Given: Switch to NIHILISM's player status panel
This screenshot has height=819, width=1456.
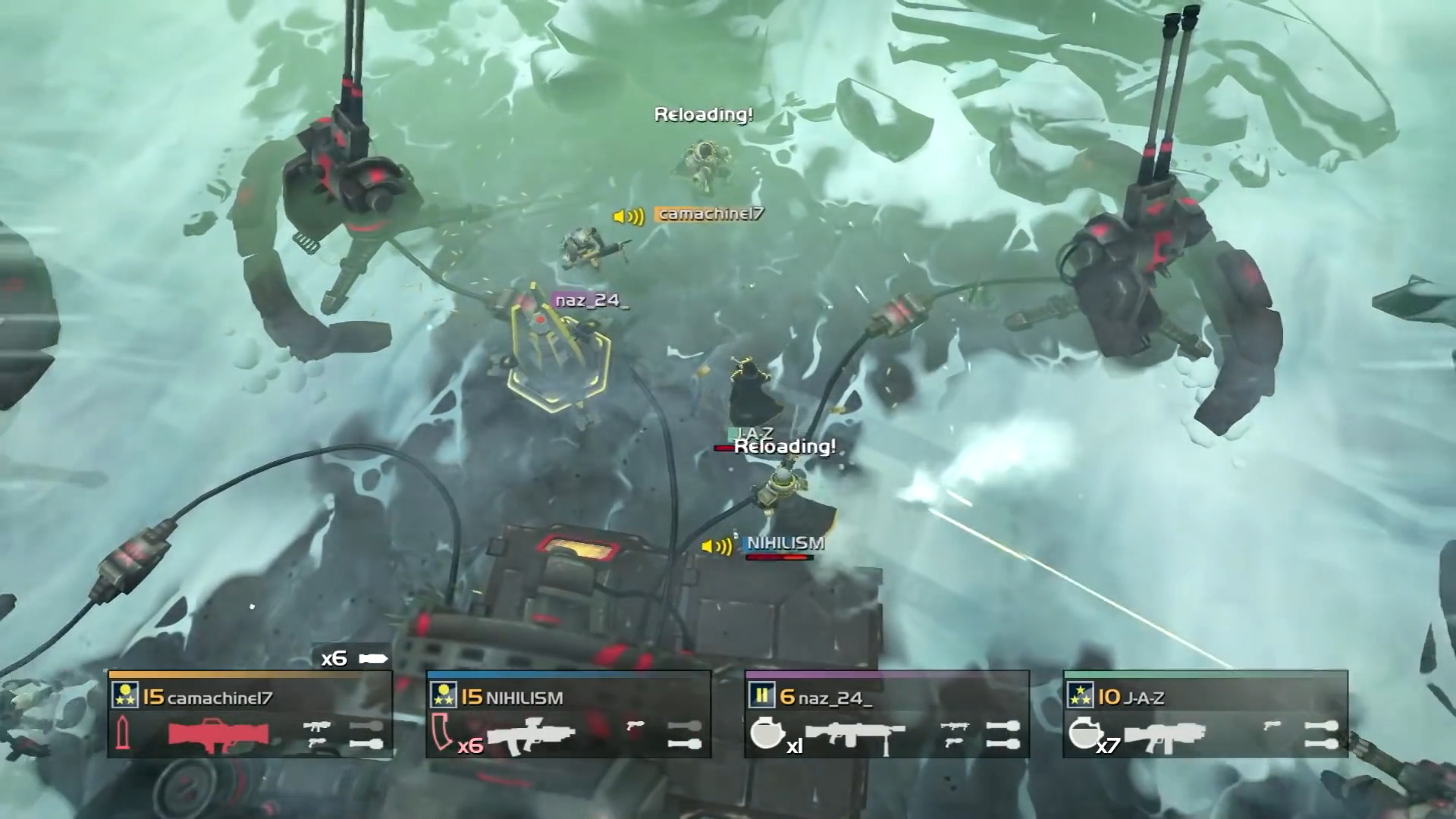Looking at the screenshot, I should 569,713.
